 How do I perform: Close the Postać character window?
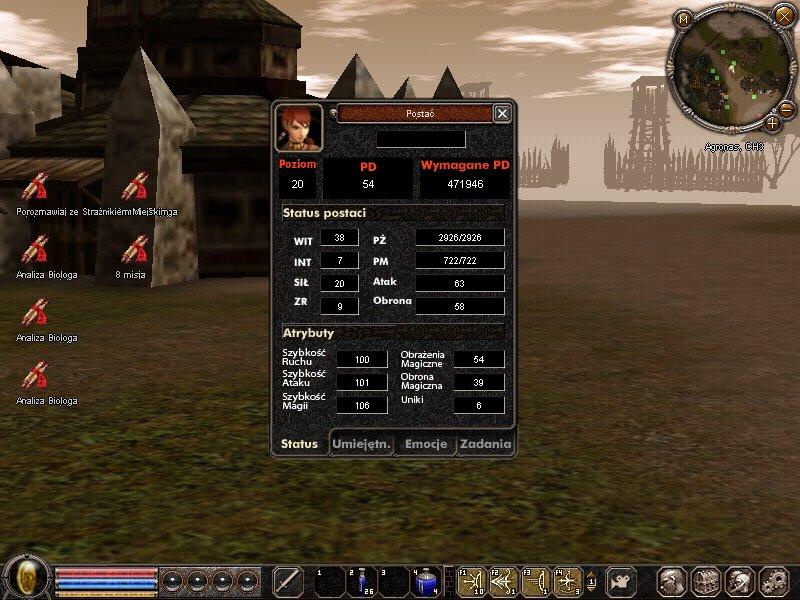(x=502, y=114)
